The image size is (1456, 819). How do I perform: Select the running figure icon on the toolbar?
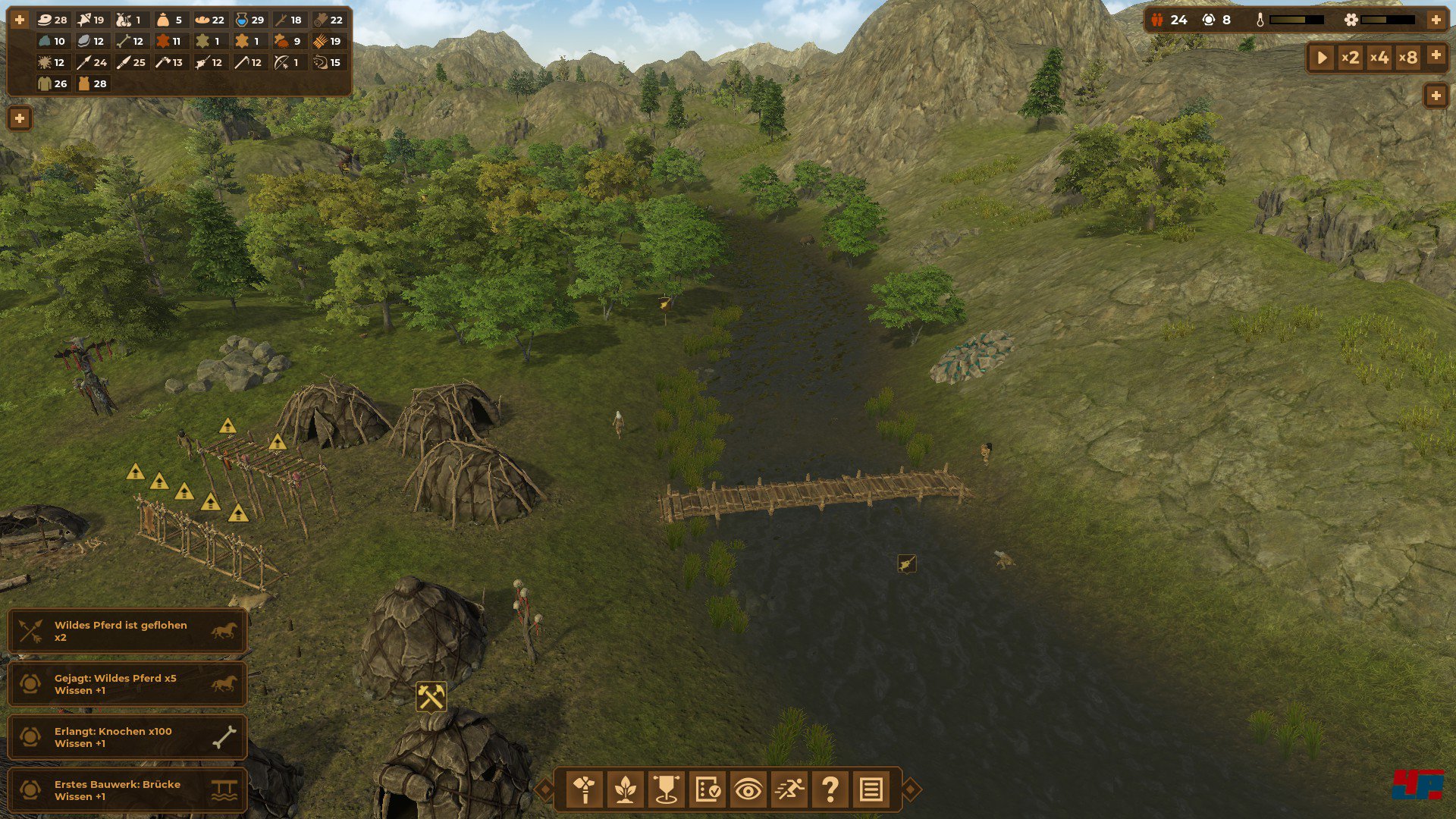[790, 790]
